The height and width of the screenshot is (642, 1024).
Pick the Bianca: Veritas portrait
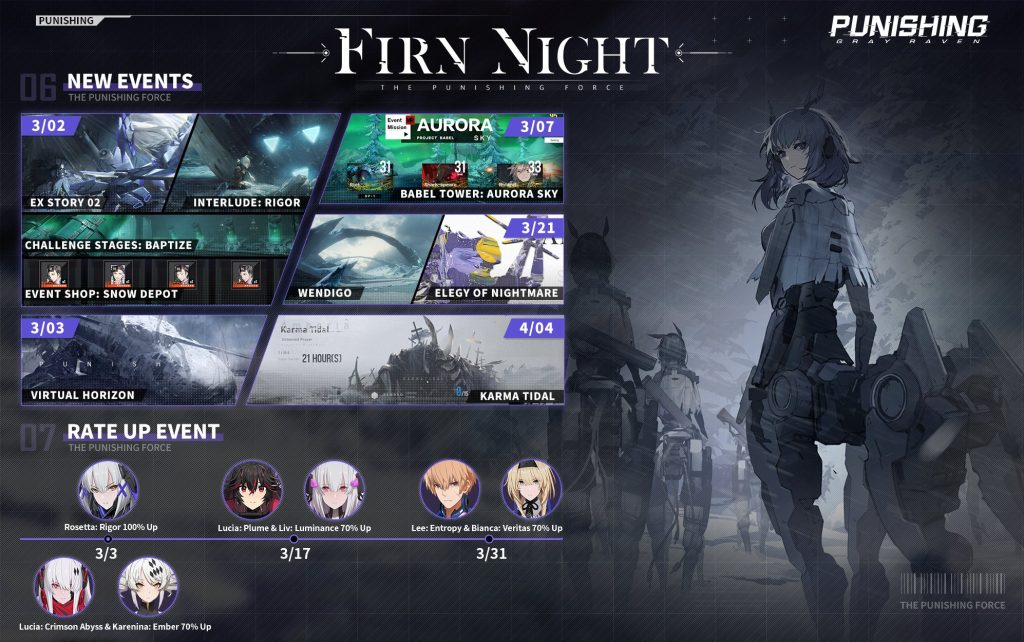(531, 489)
